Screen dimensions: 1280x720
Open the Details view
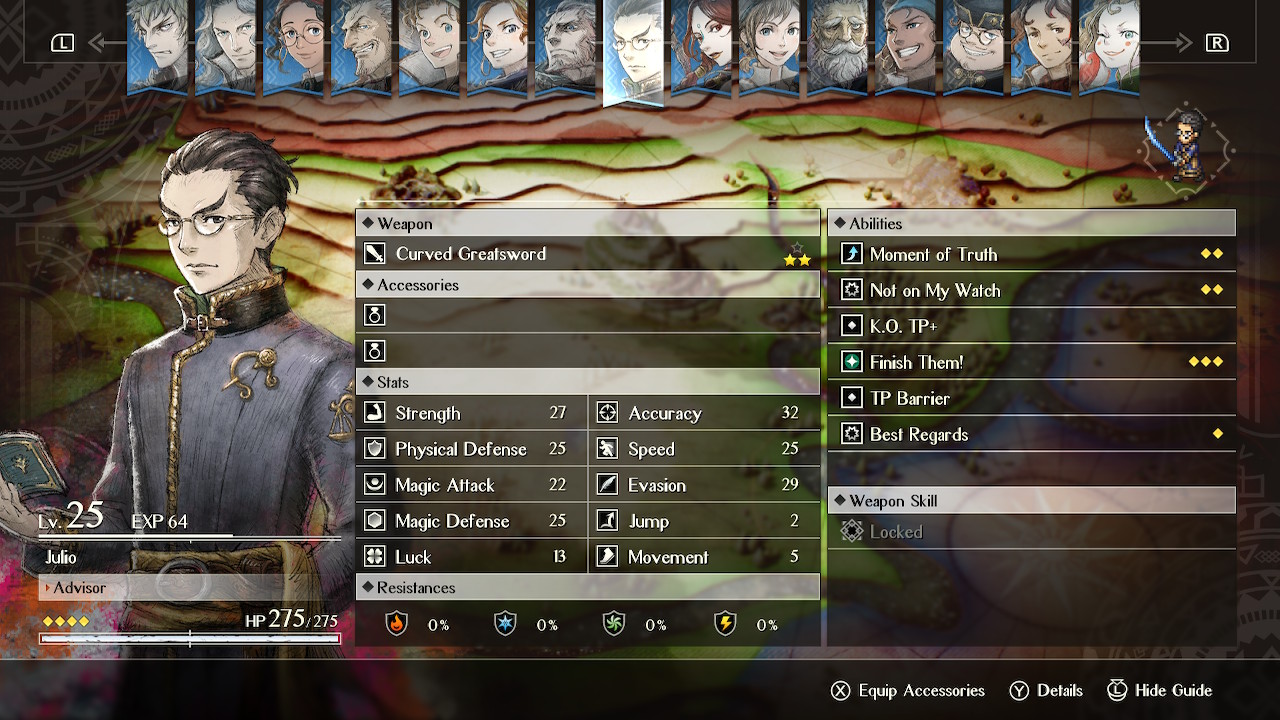[x=1046, y=690]
